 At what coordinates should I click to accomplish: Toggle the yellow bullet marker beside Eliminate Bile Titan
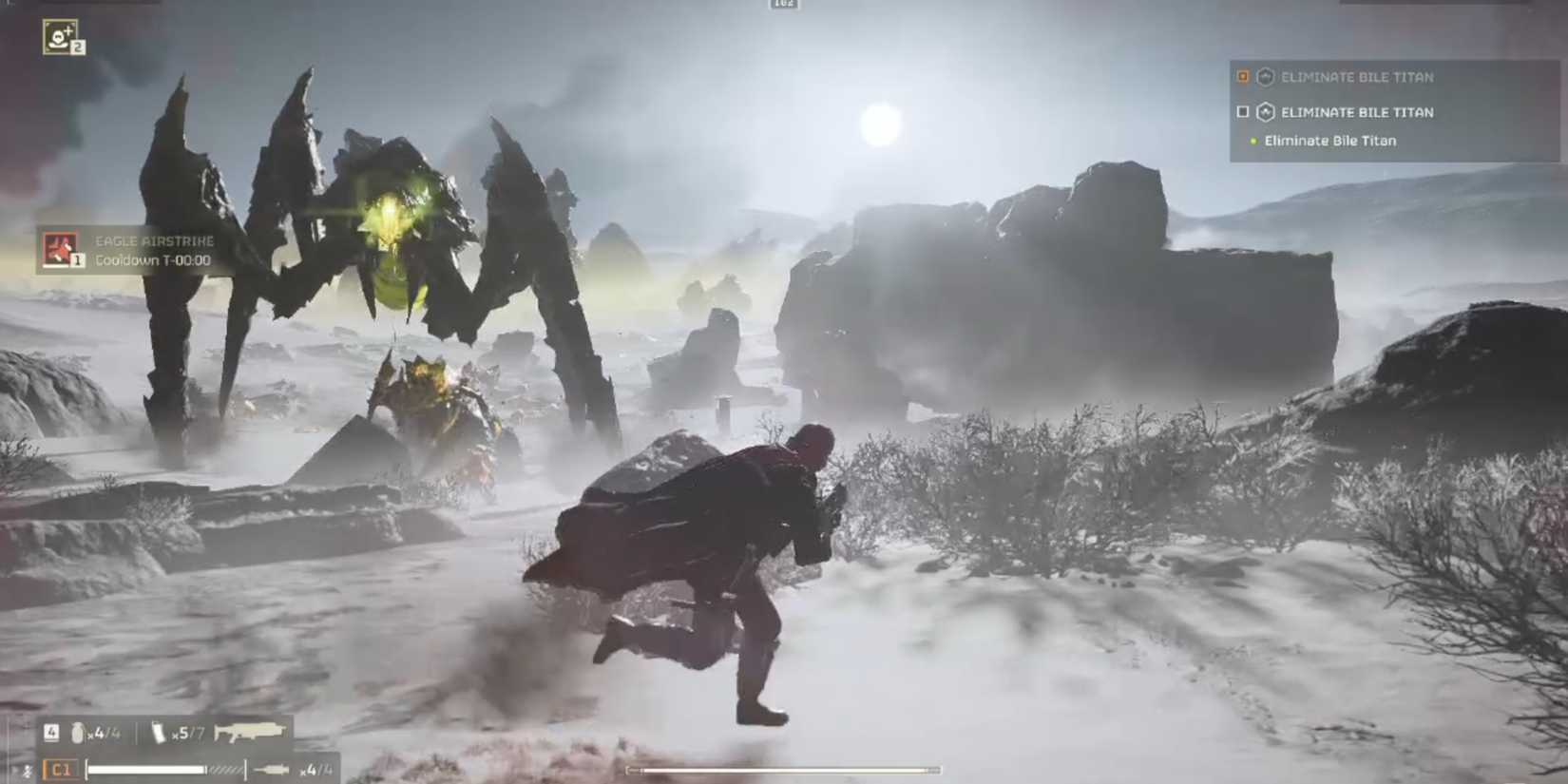[x=1252, y=140]
